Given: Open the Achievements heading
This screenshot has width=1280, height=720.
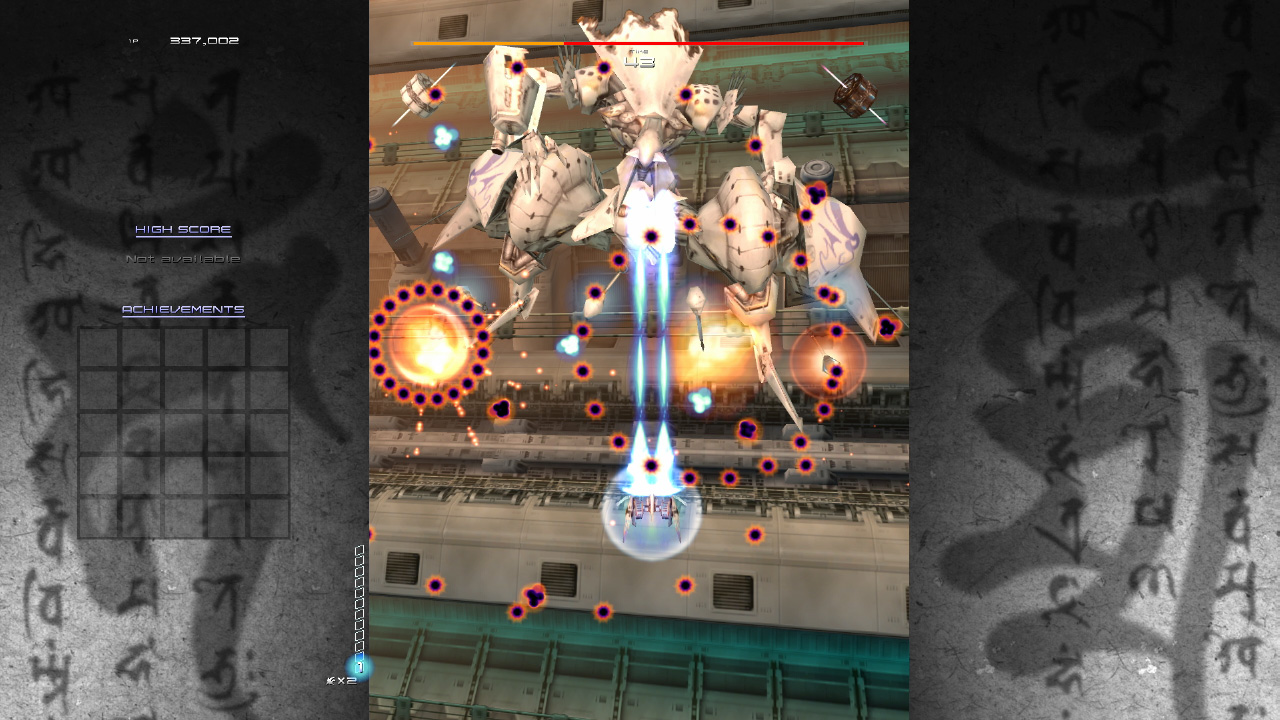Looking at the screenshot, I should point(183,310).
